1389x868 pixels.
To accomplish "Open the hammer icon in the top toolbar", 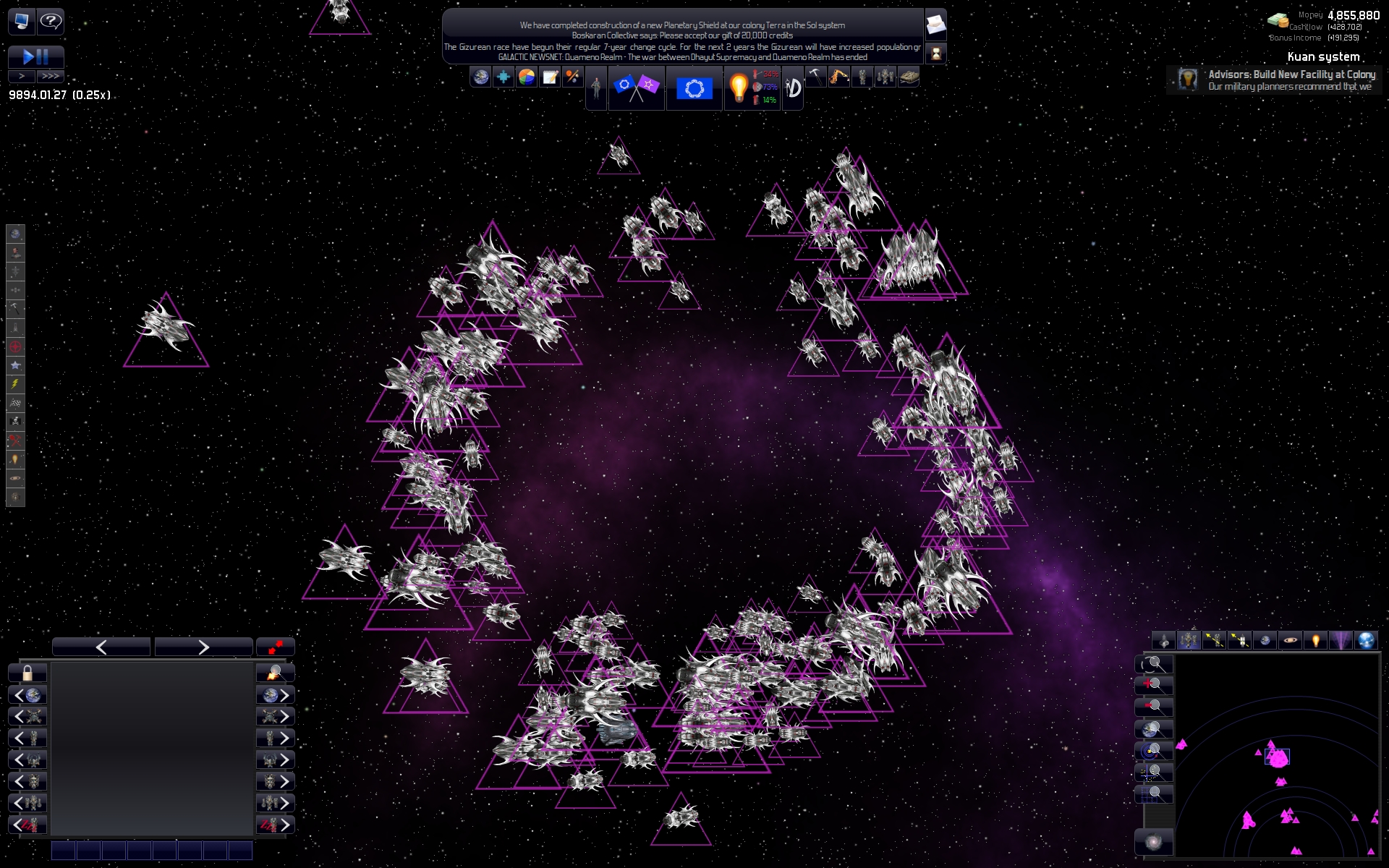I will 815,76.
